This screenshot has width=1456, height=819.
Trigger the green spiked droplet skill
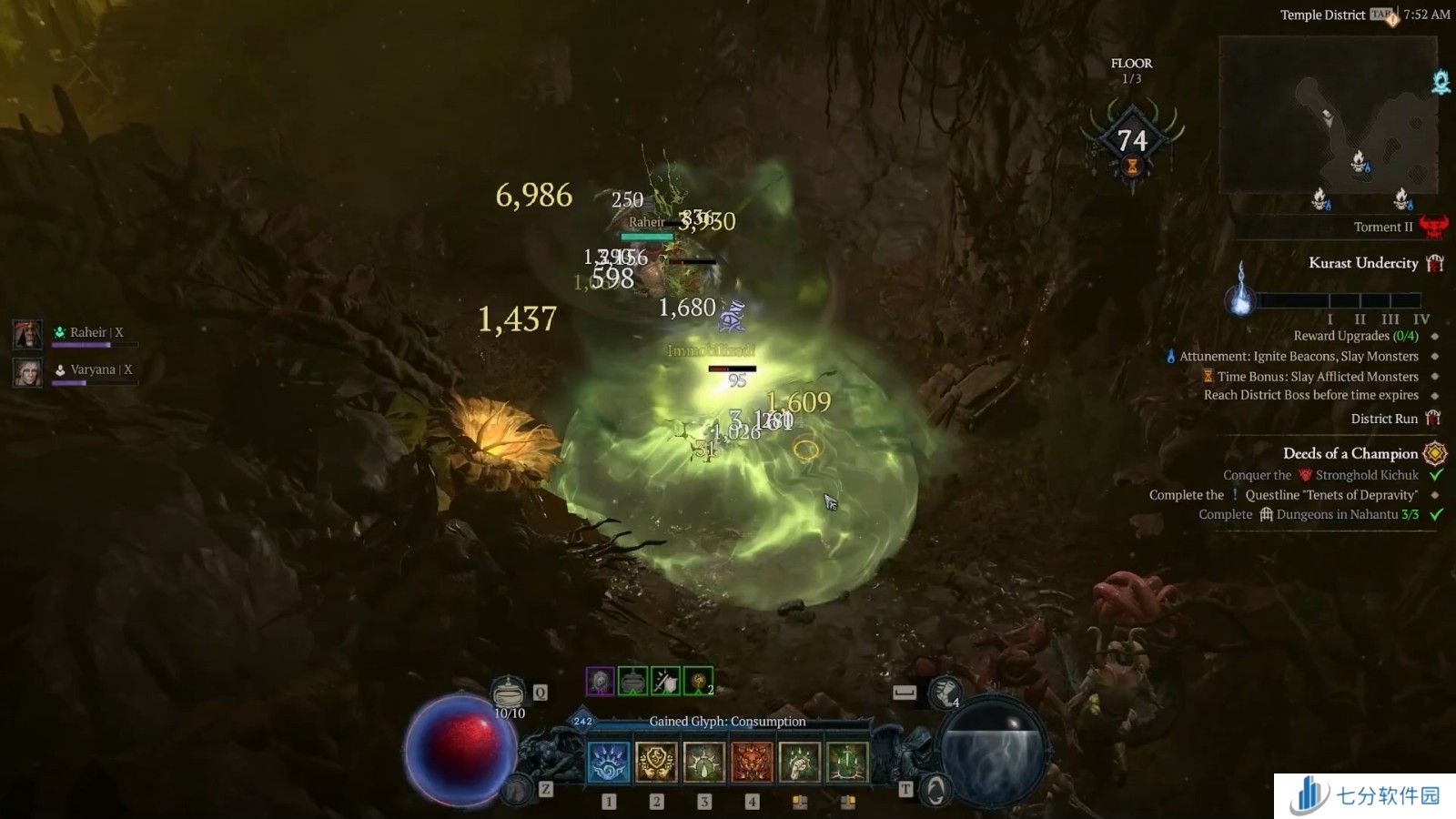(x=703, y=763)
